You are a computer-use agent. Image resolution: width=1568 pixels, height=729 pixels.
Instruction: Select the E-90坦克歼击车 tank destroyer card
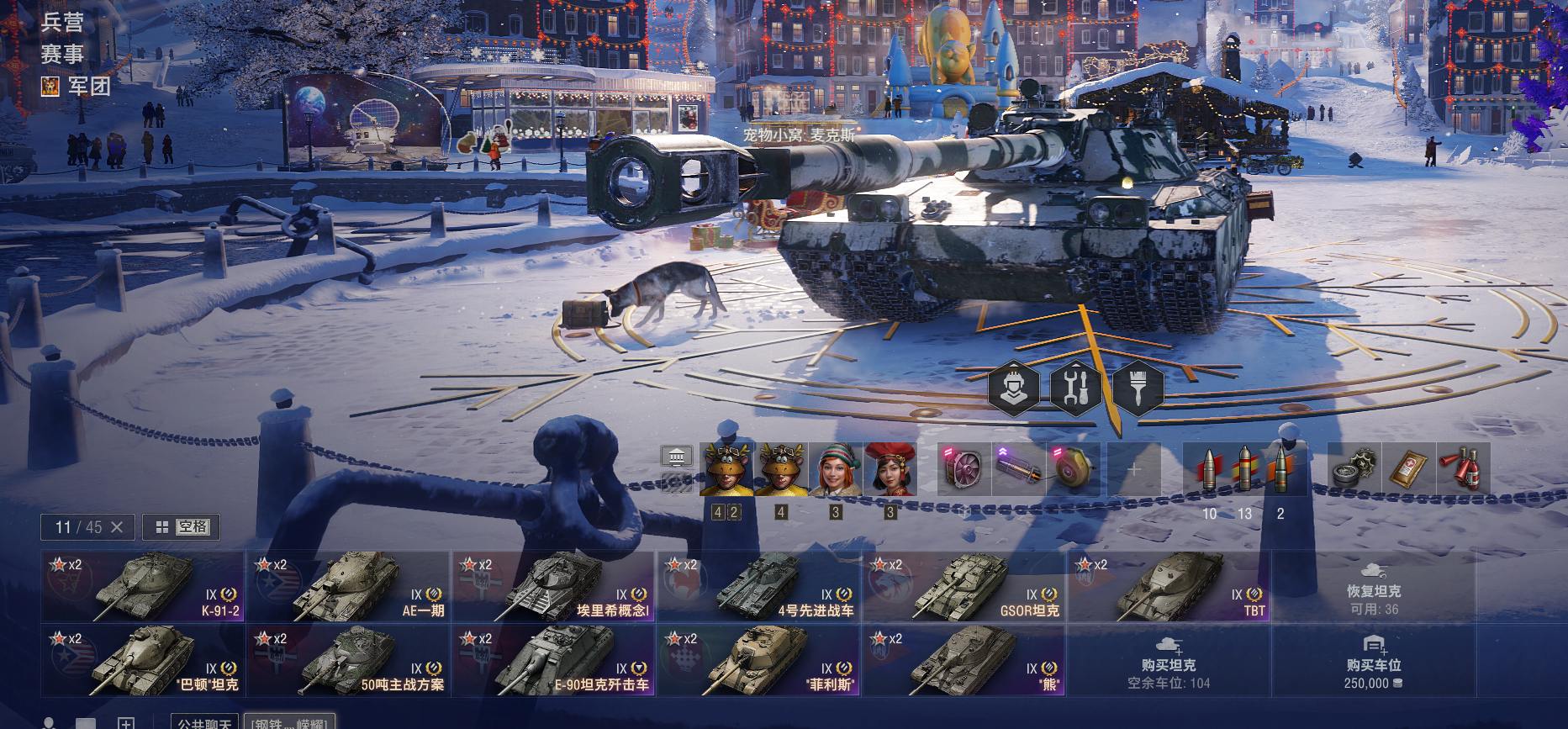point(553,661)
